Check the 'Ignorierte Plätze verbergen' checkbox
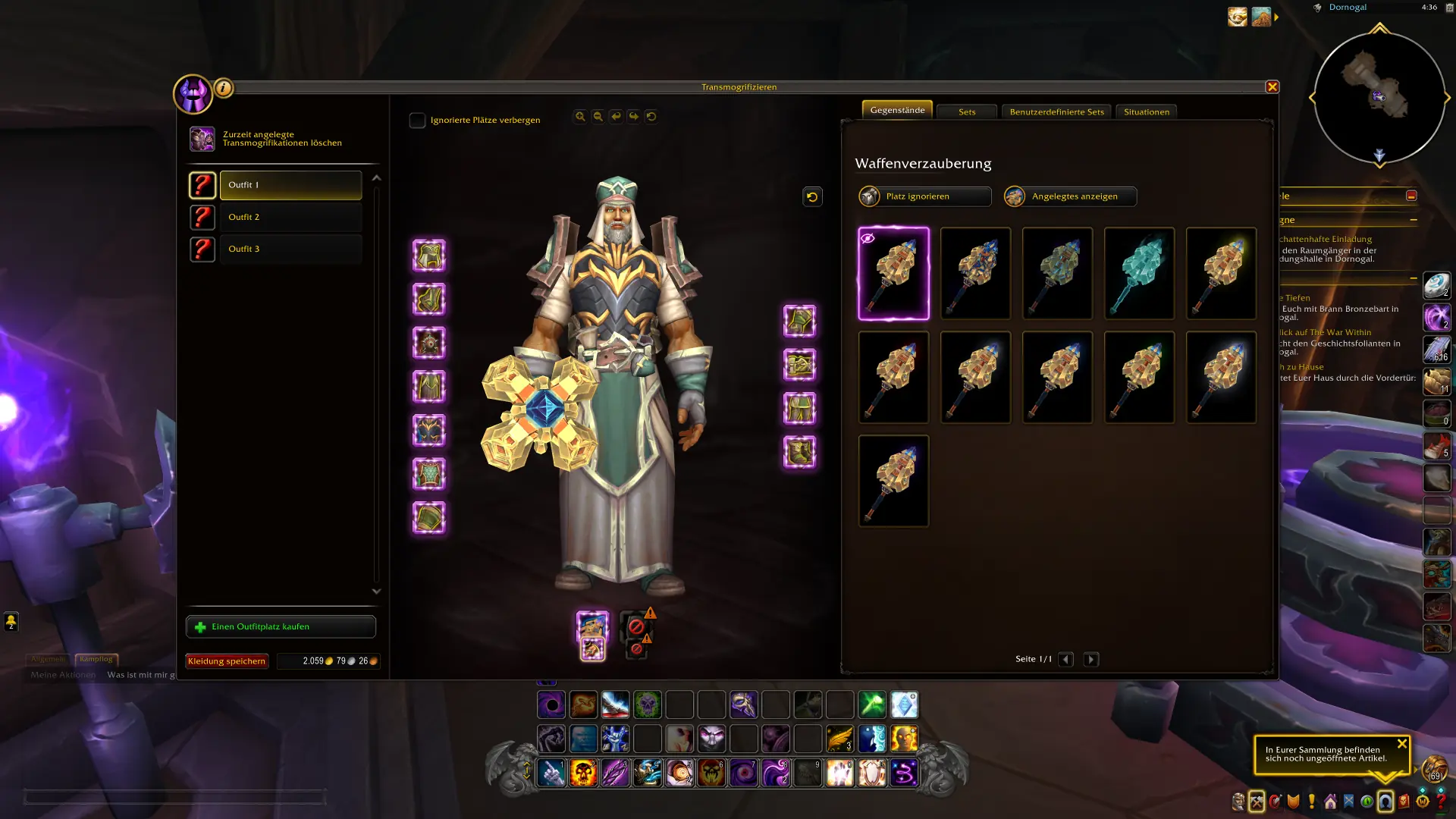This screenshot has width=1456, height=819. (x=416, y=119)
